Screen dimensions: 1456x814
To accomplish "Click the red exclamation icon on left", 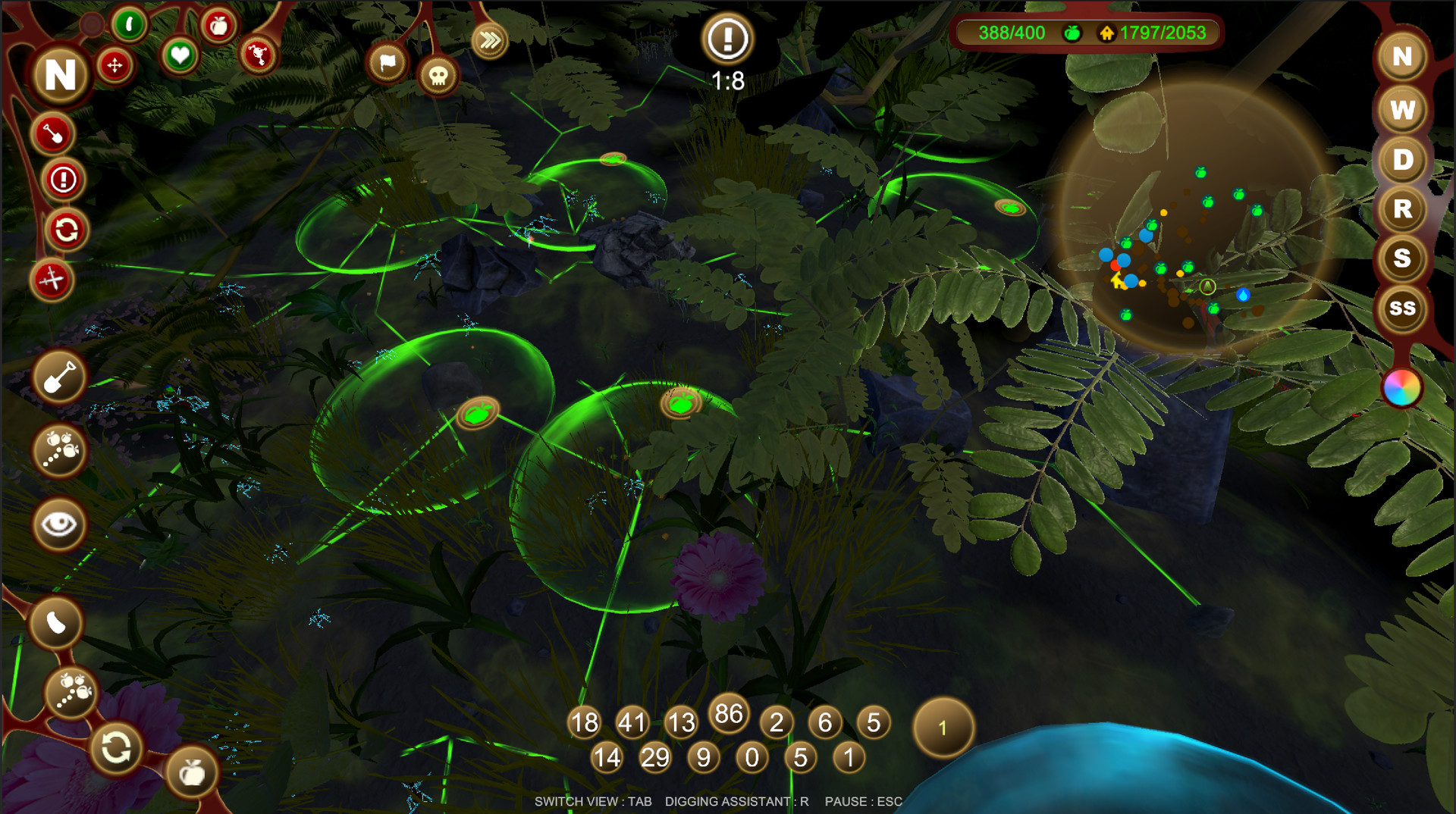I will (63, 180).
